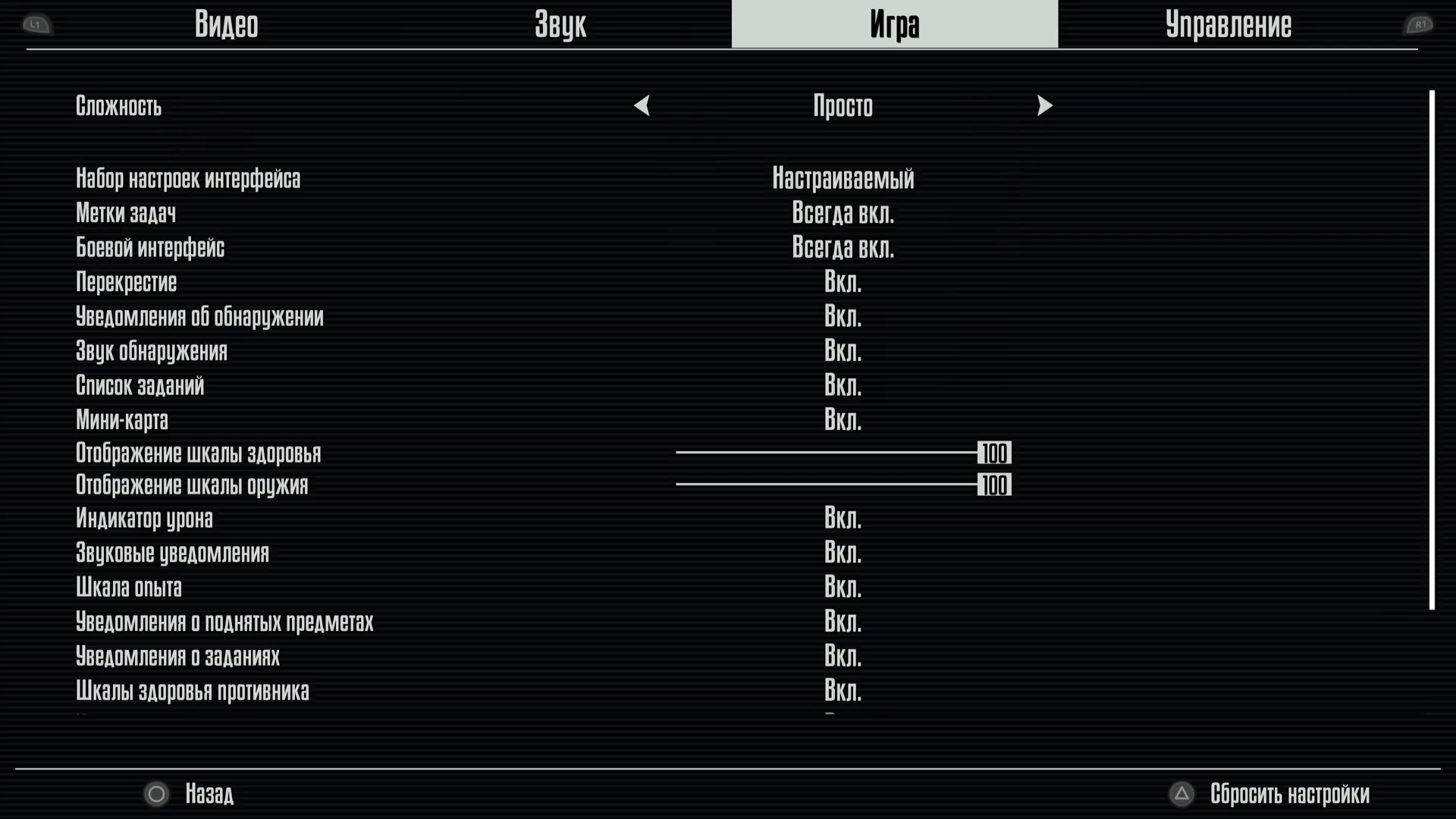This screenshot has height=819, width=1456.
Task: Click Назад to go back
Action: [x=209, y=795]
